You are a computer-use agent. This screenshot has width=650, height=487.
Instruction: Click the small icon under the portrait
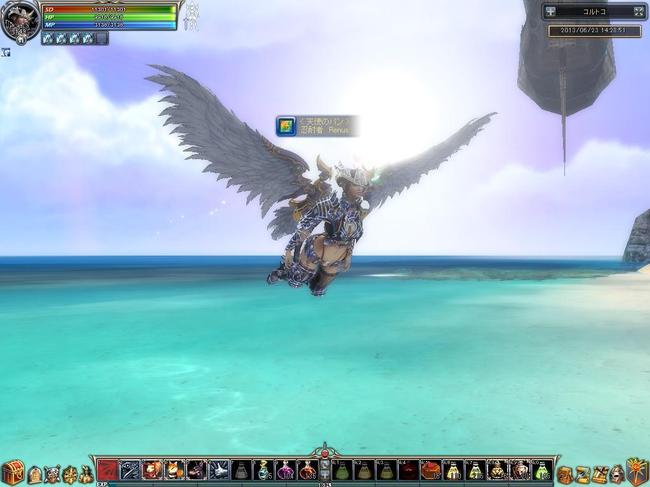coord(5,52)
